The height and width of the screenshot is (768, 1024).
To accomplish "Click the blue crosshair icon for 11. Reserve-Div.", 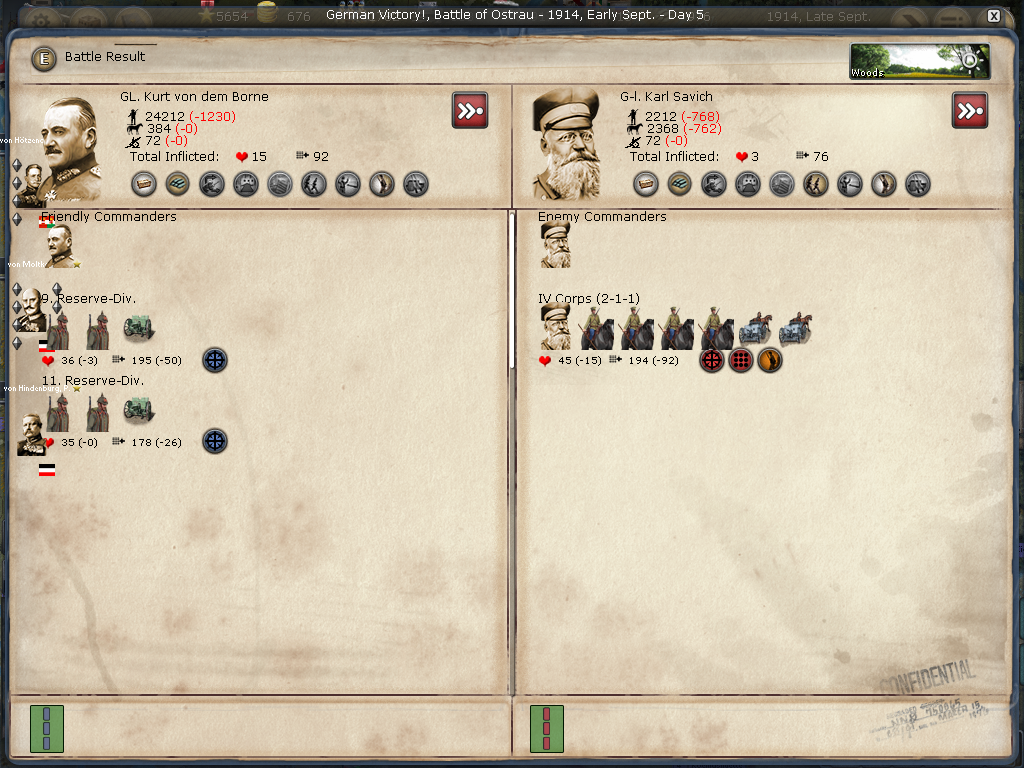I will click(215, 441).
